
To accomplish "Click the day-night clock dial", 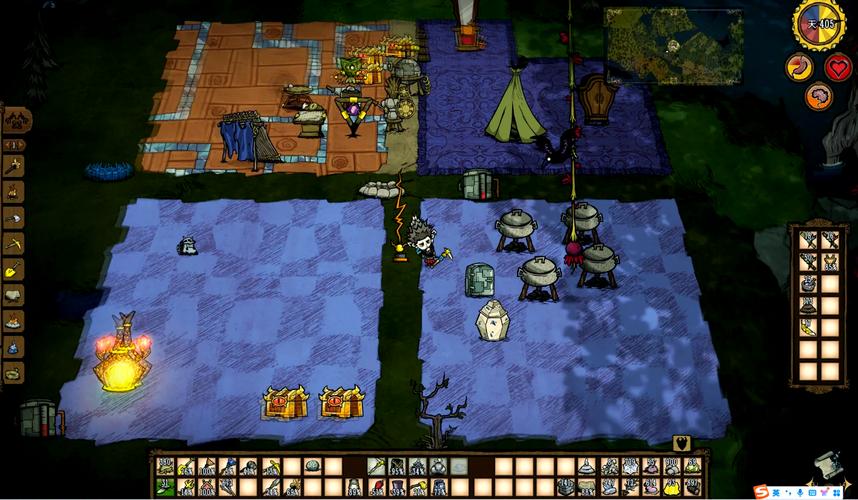I will [819, 24].
